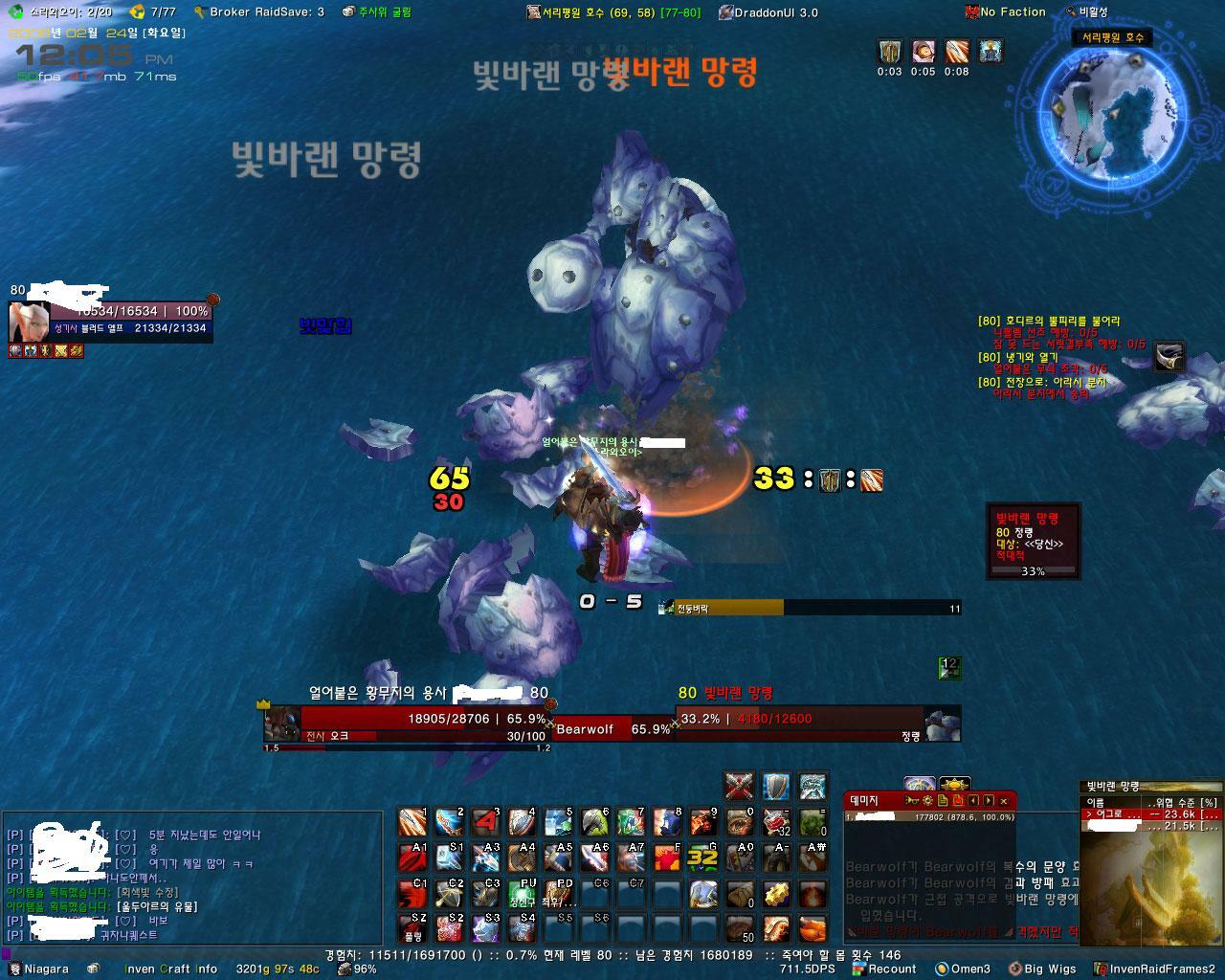Toggle the DraddonUI 3.0 display
The height and width of the screenshot is (980, 1225).
766,12
